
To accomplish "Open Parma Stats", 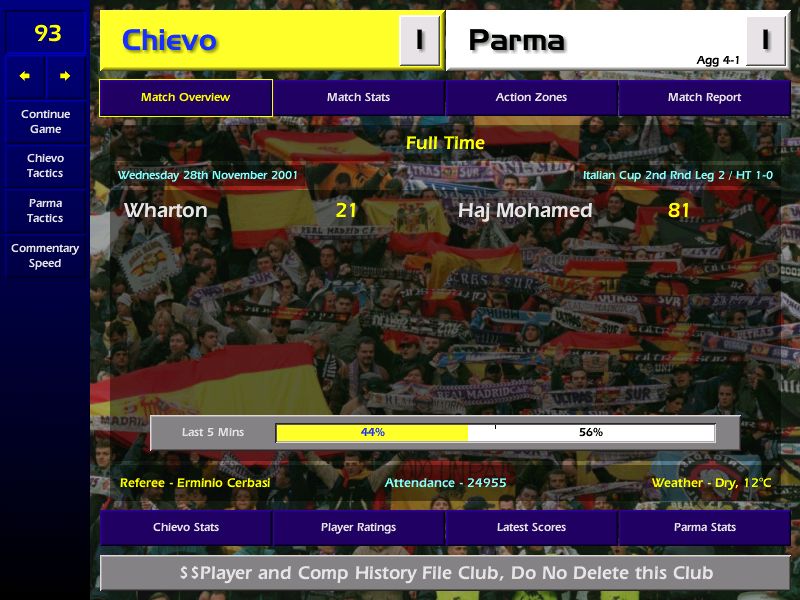I will 704,528.
